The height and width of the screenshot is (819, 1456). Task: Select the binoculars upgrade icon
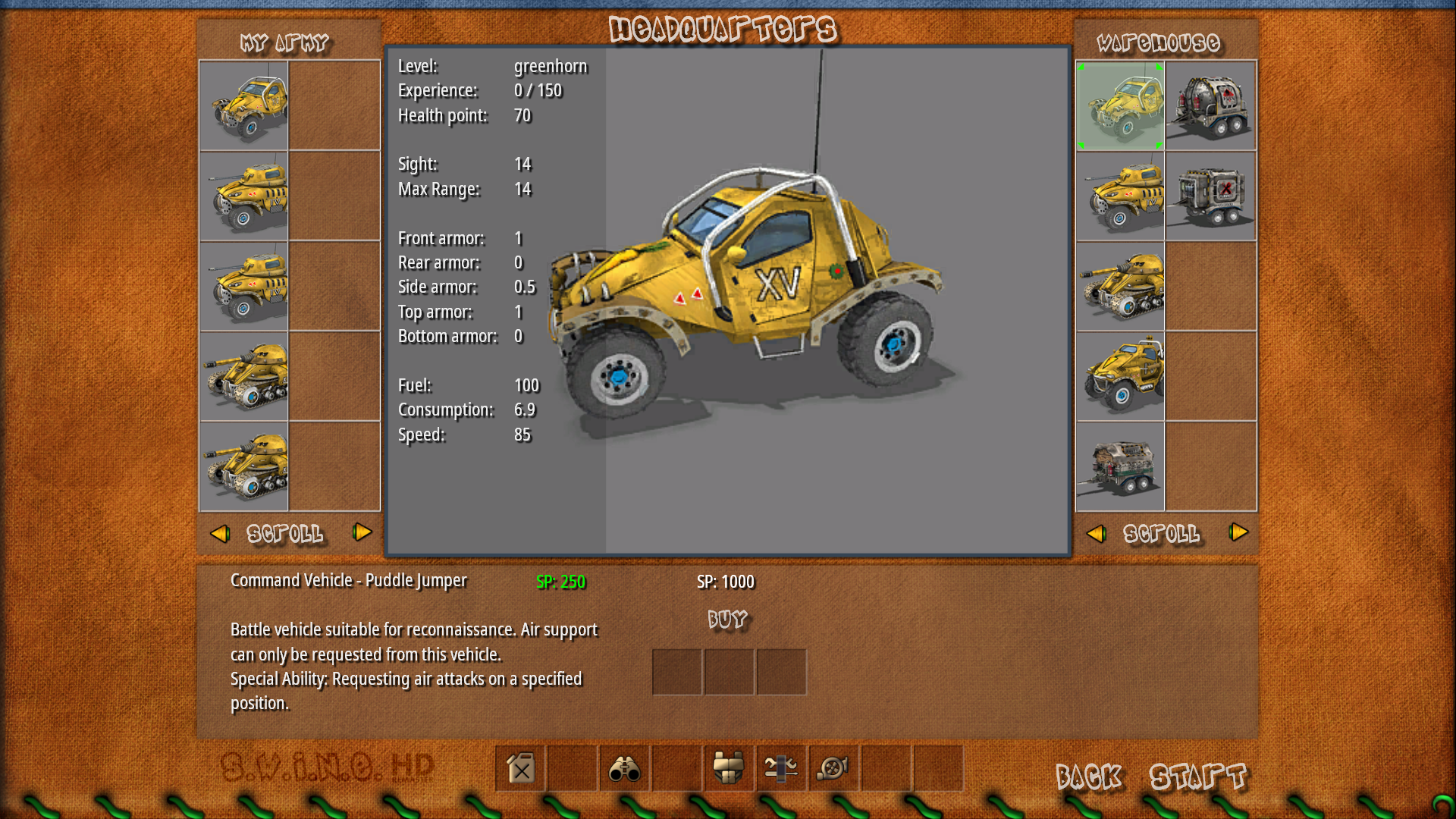coord(625,769)
